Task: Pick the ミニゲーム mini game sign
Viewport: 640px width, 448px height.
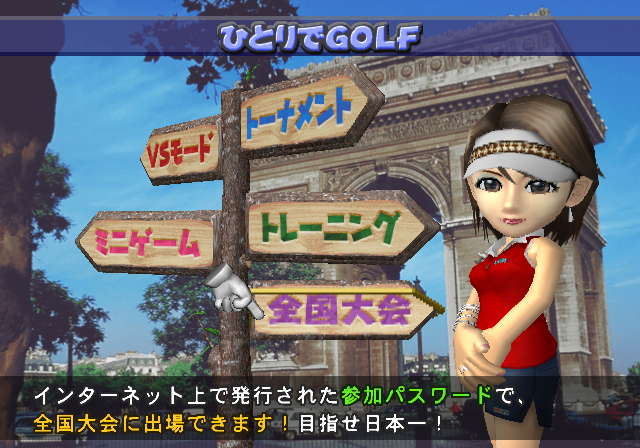Action: 151,240
